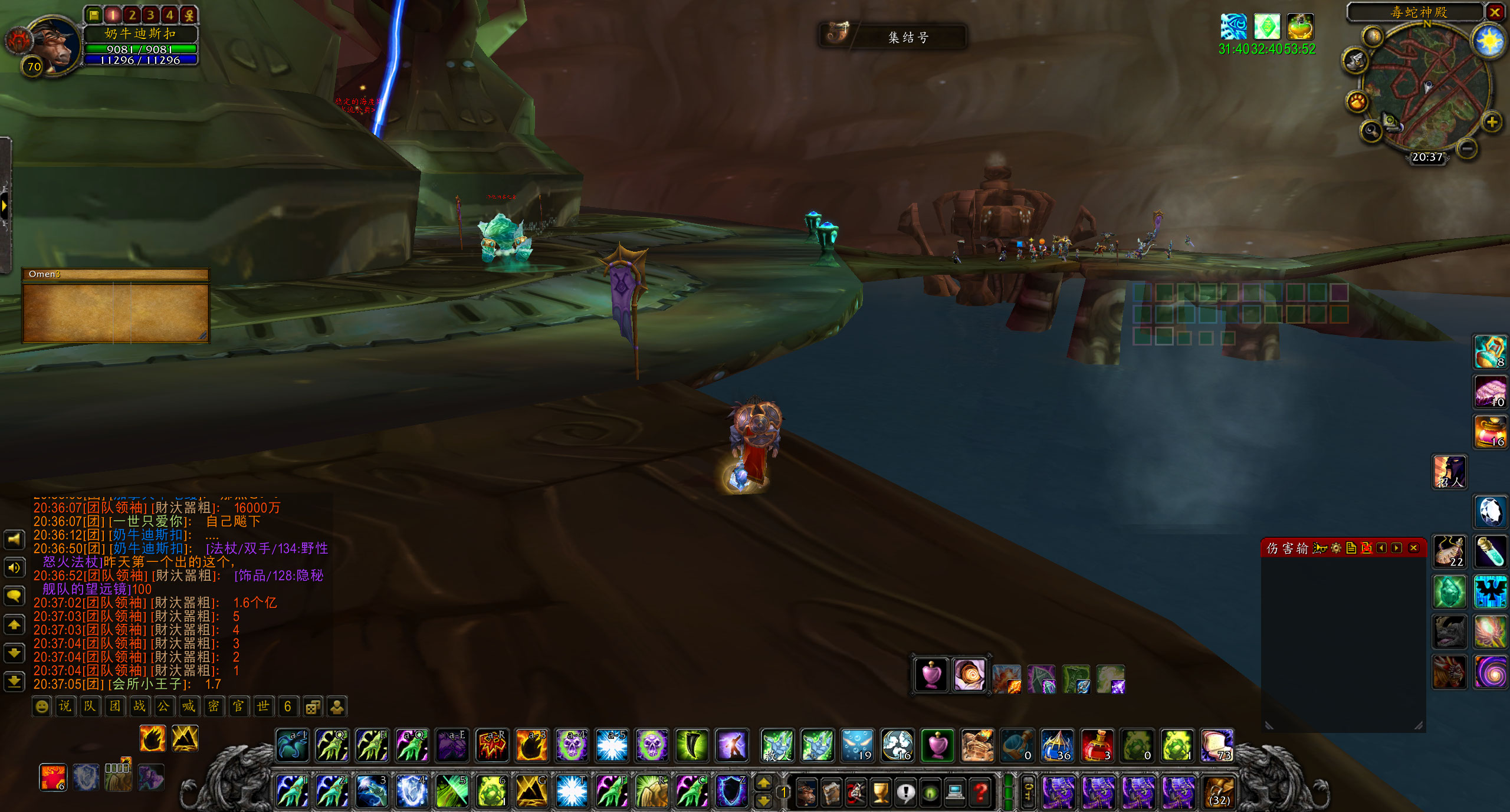Open the backpack showing (32) free slots
The image size is (1510, 812).
pos(1219,792)
